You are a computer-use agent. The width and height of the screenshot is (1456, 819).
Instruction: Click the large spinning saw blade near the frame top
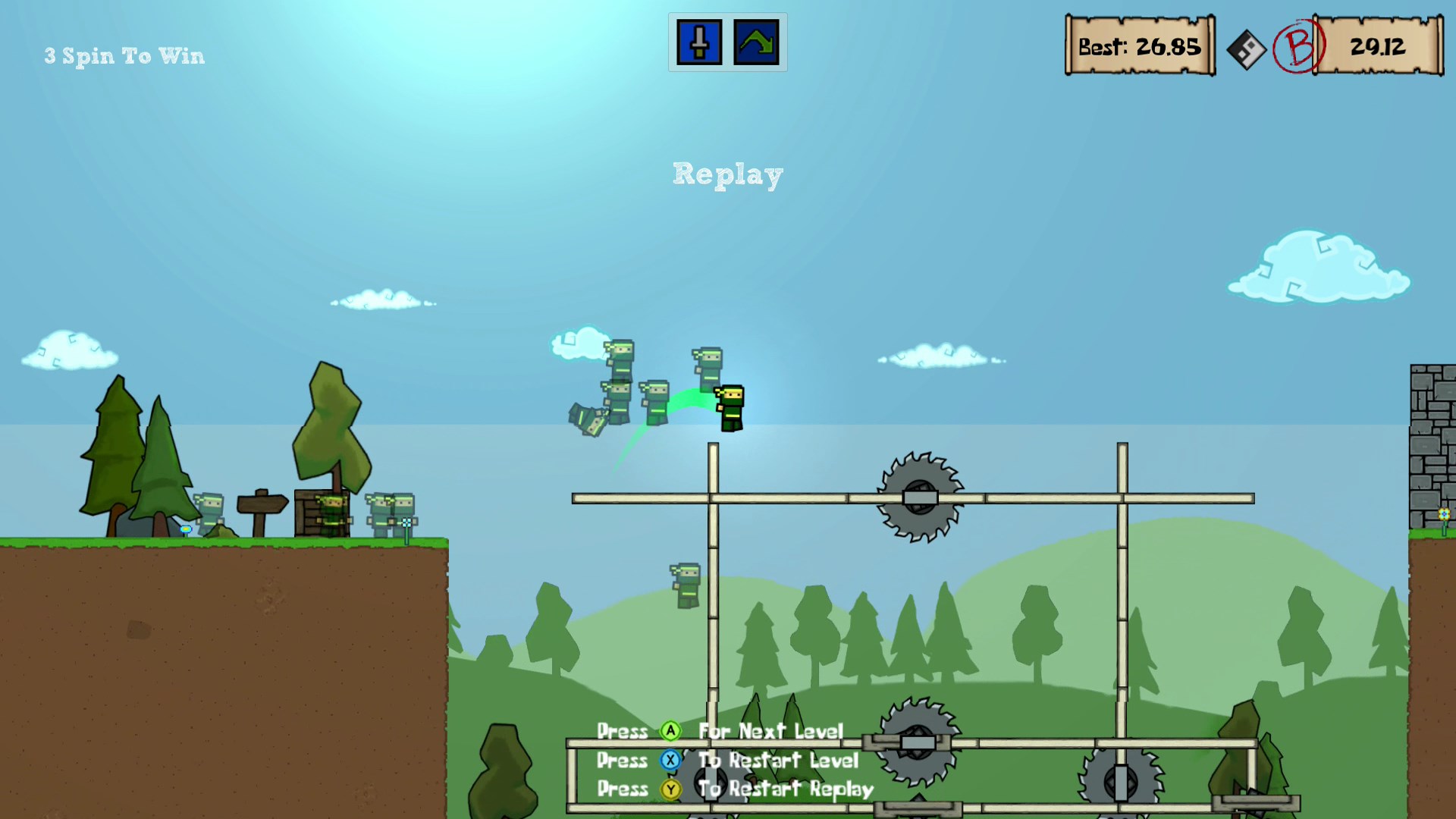pos(921,497)
